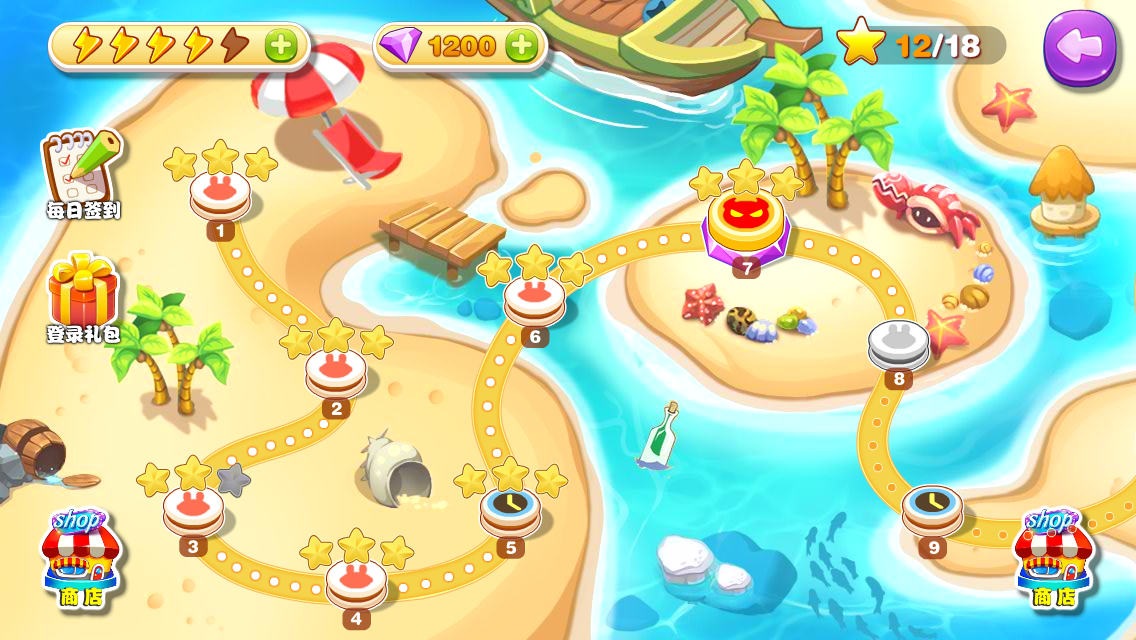Select level 6 node

pyautogui.click(x=534, y=300)
